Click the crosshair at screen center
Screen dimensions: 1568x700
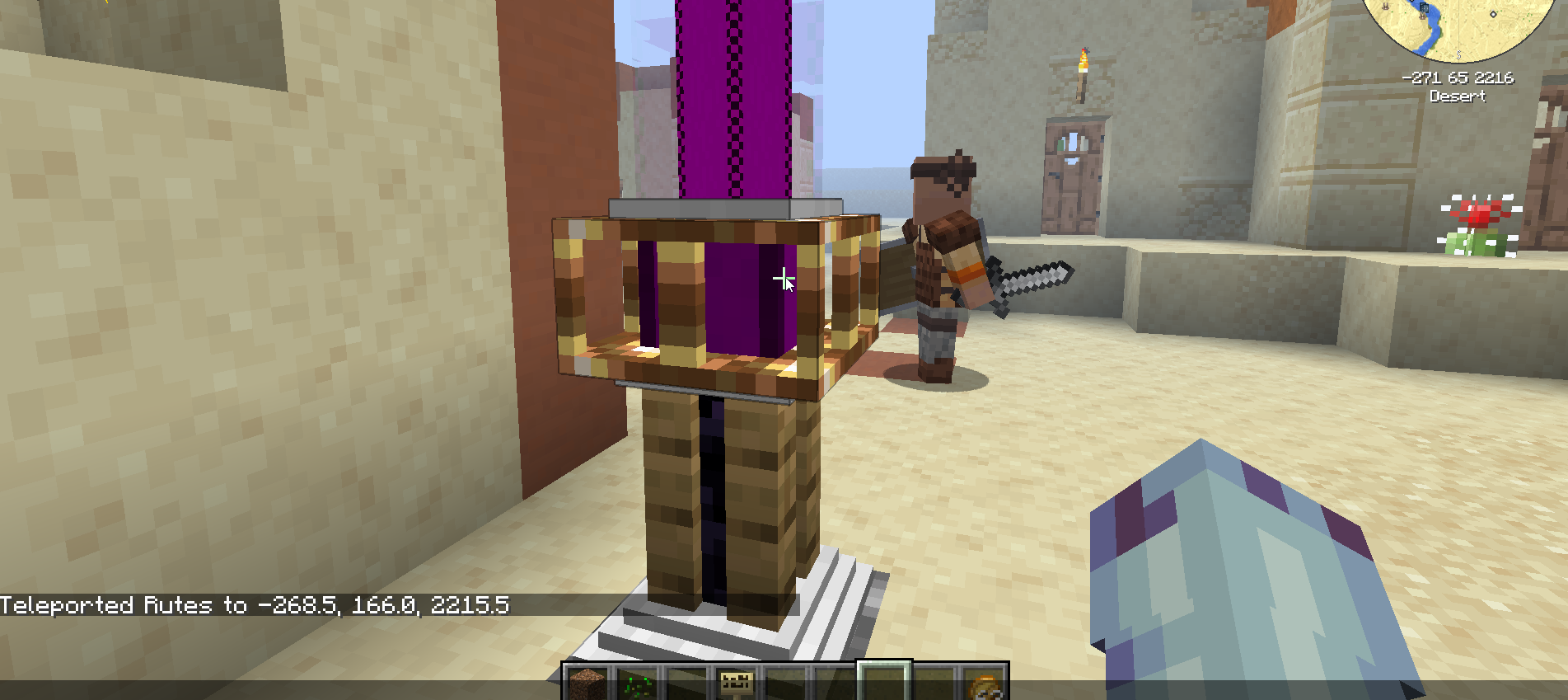pyautogui.click(x=784, y=280)
